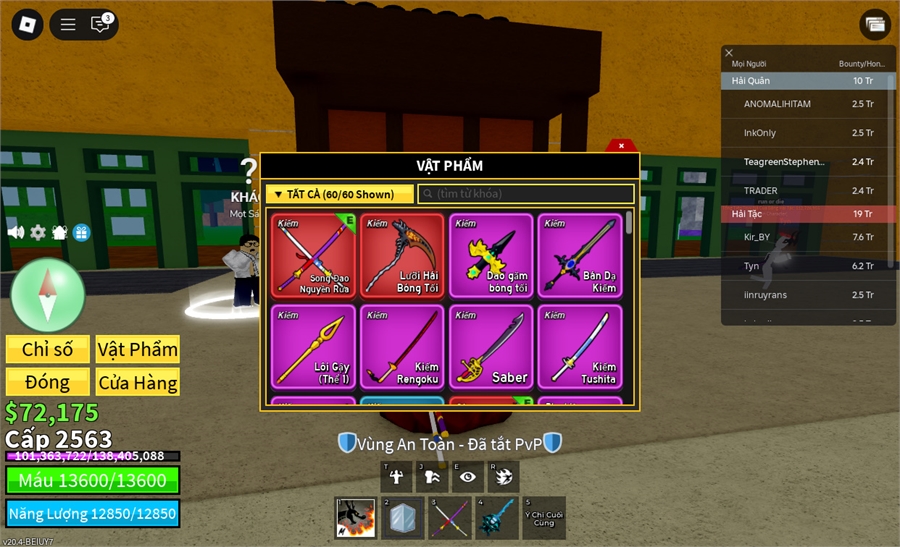The width and height of the screenshot is (900, 547).
Task: Pick the Saber sword item
Action: tap(491, 346)
